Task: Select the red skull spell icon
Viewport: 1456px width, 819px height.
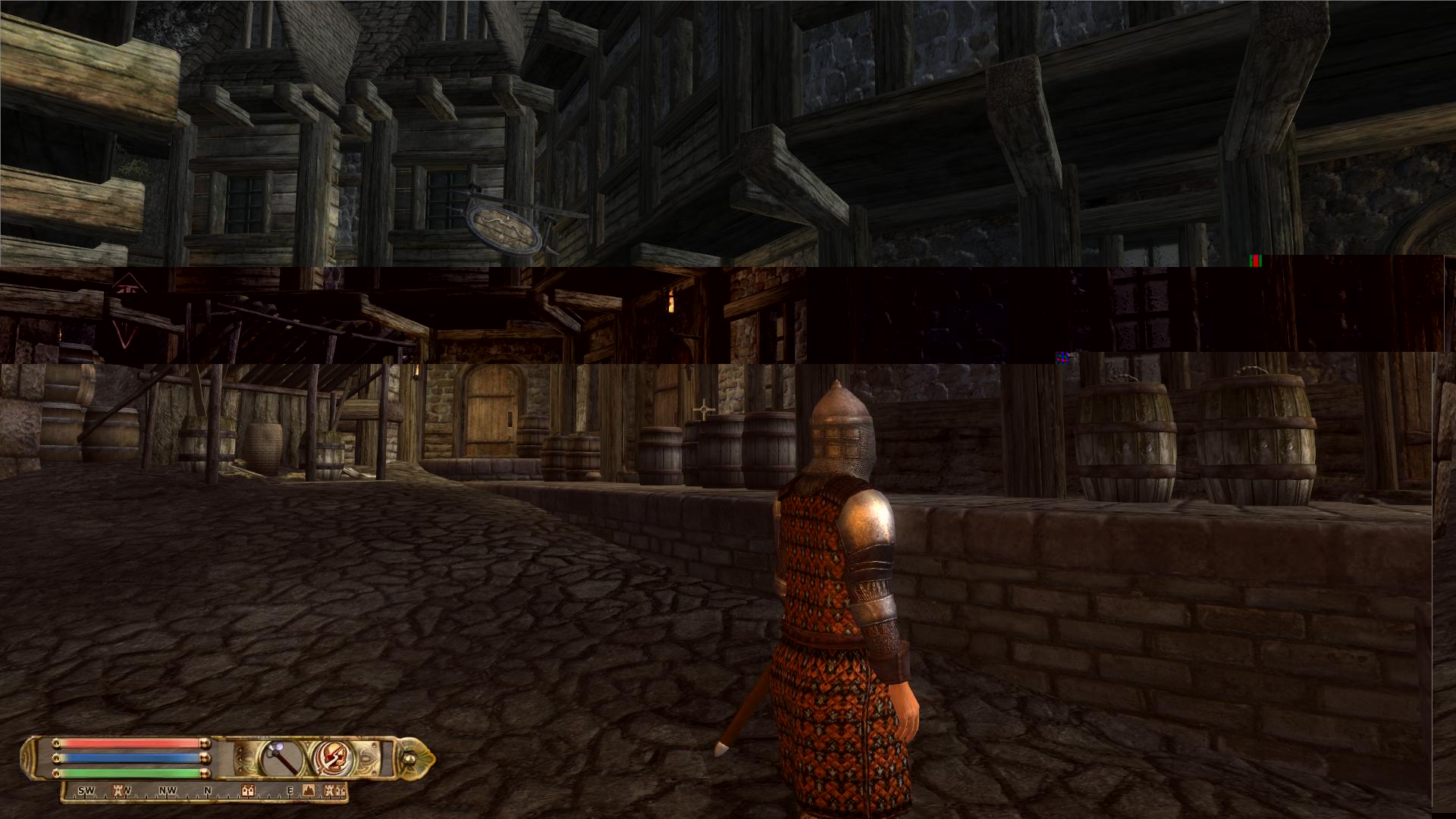Action: click(331, 757)
